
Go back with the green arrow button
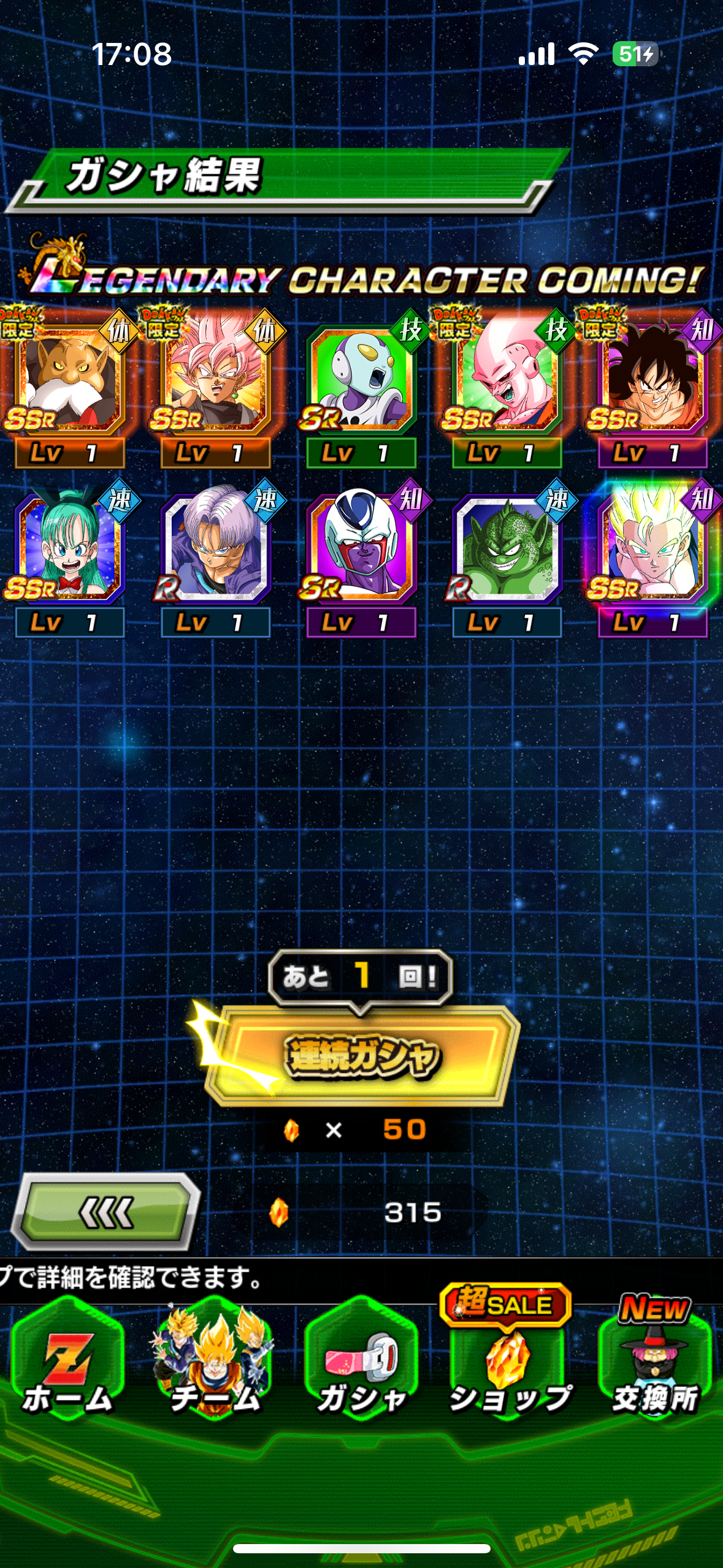pyautogui.click(x=106, y=1212)
